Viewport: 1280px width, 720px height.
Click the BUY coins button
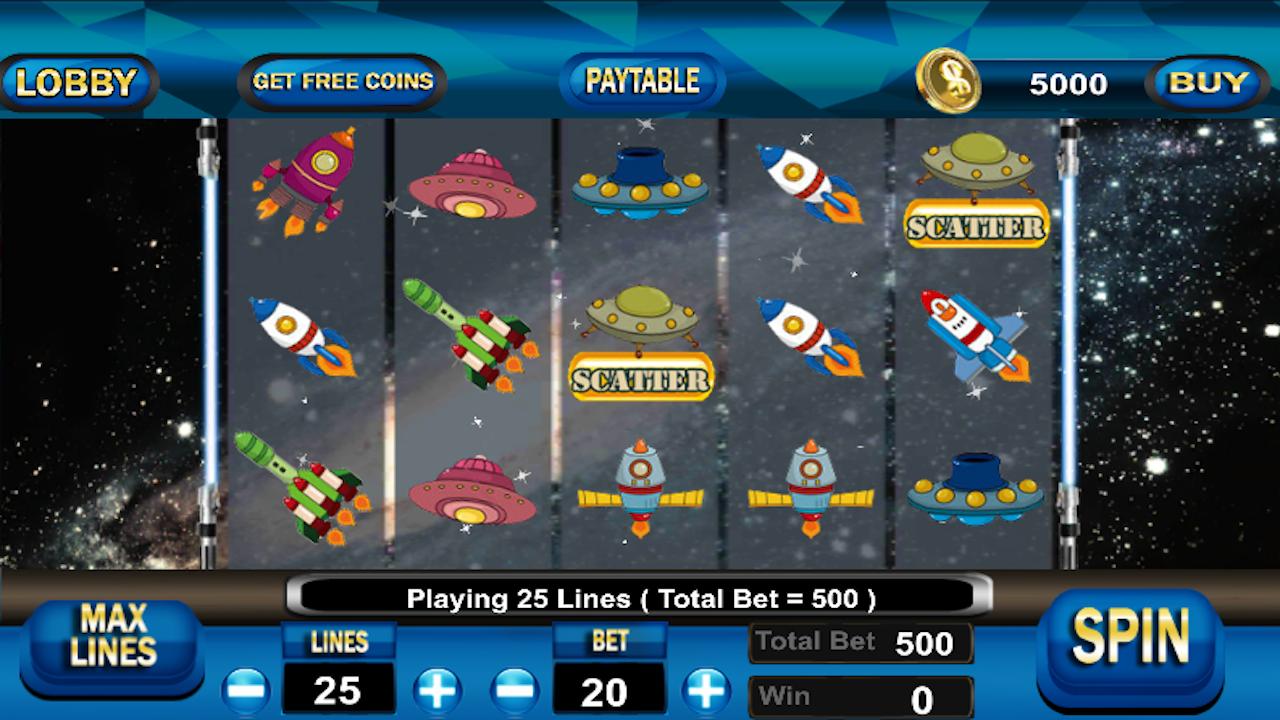point(1207,84)
